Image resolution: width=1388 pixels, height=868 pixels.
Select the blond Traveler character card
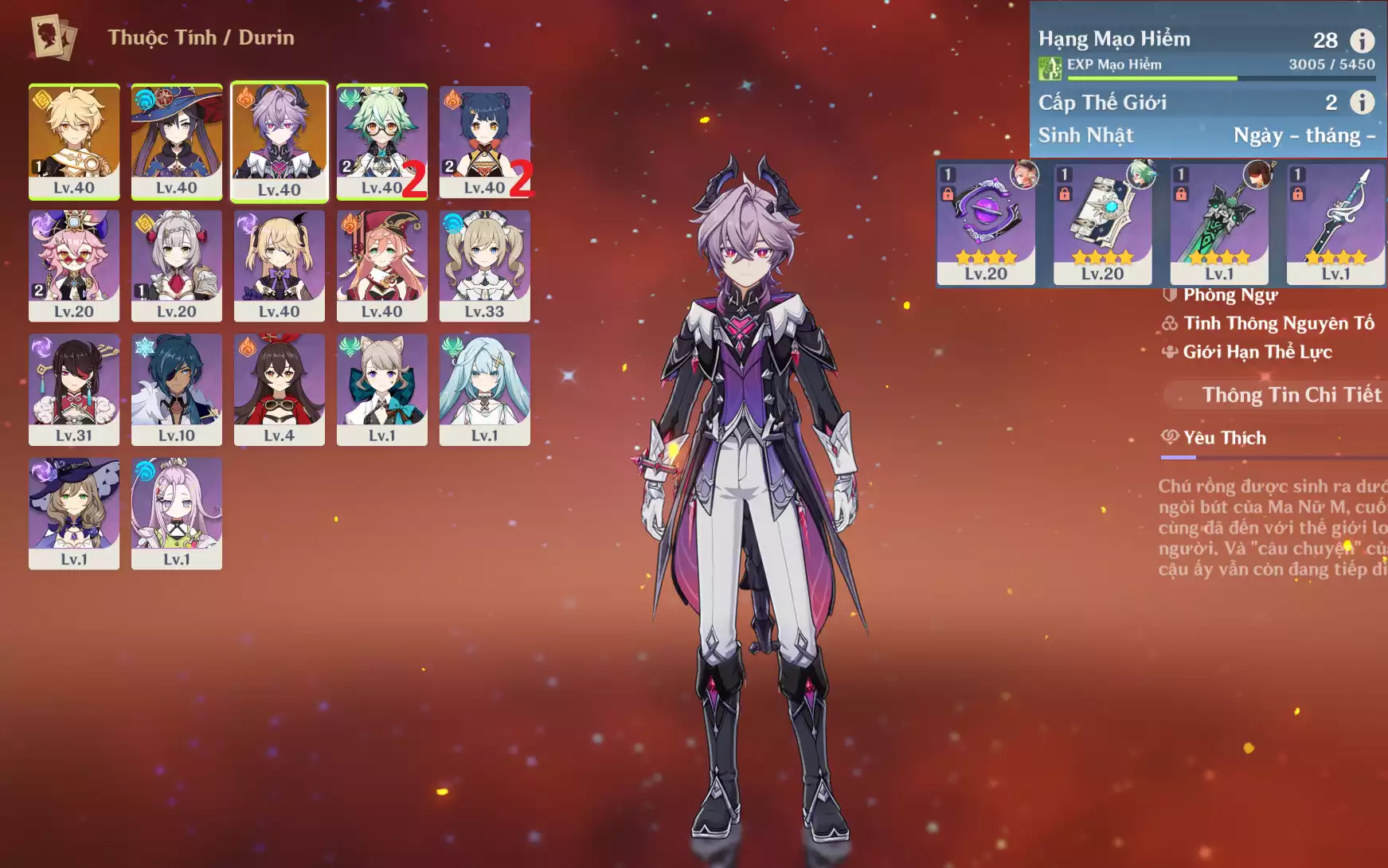74,141
